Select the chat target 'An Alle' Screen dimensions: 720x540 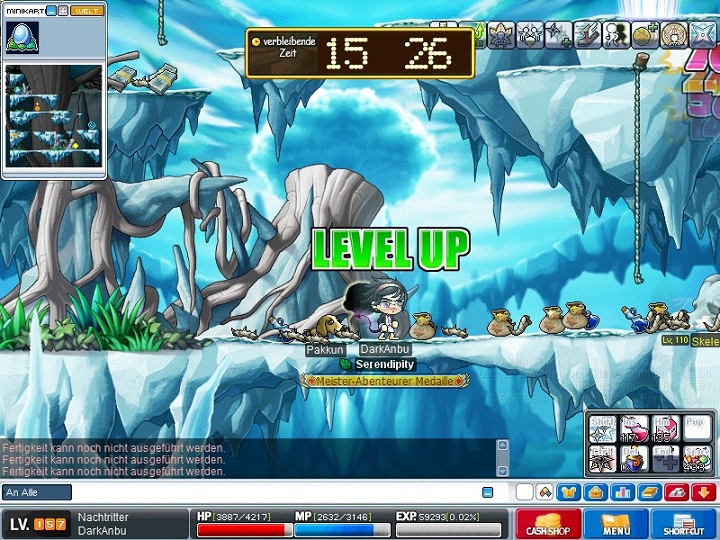pos(37,492)
